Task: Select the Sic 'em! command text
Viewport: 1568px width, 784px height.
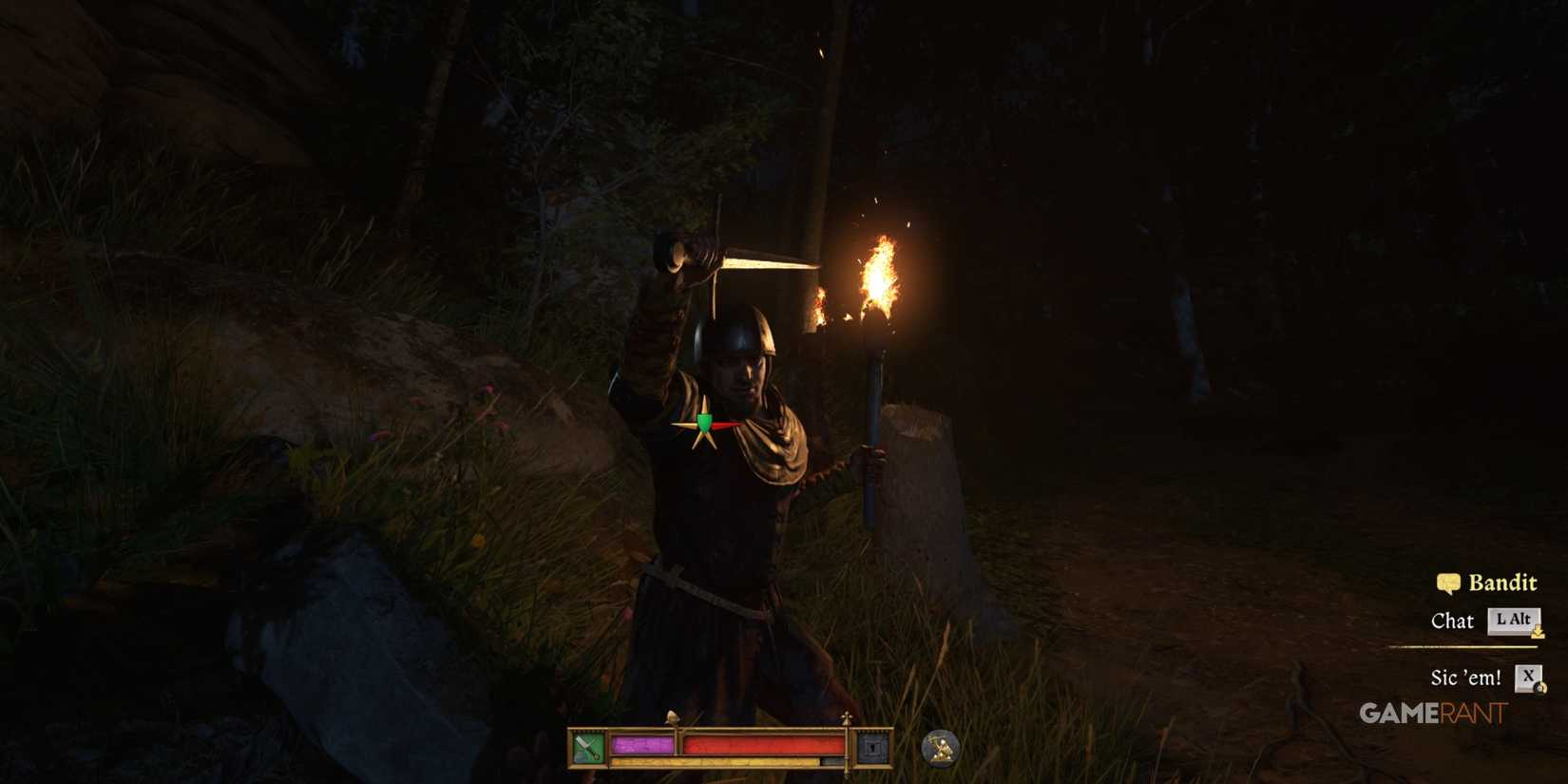Action: [1465, 677]
